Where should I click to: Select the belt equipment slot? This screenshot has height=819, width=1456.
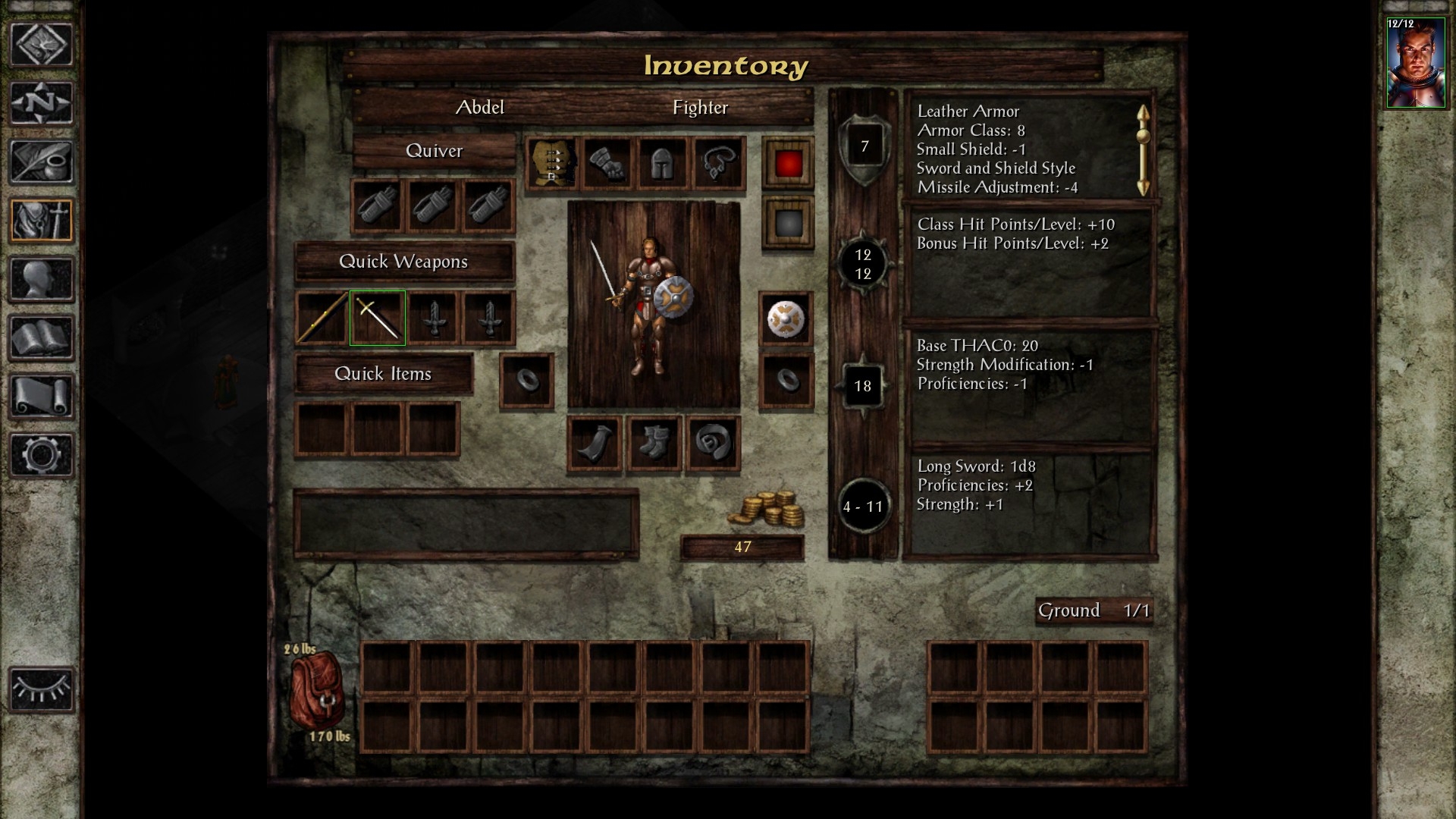coord(713,444)
